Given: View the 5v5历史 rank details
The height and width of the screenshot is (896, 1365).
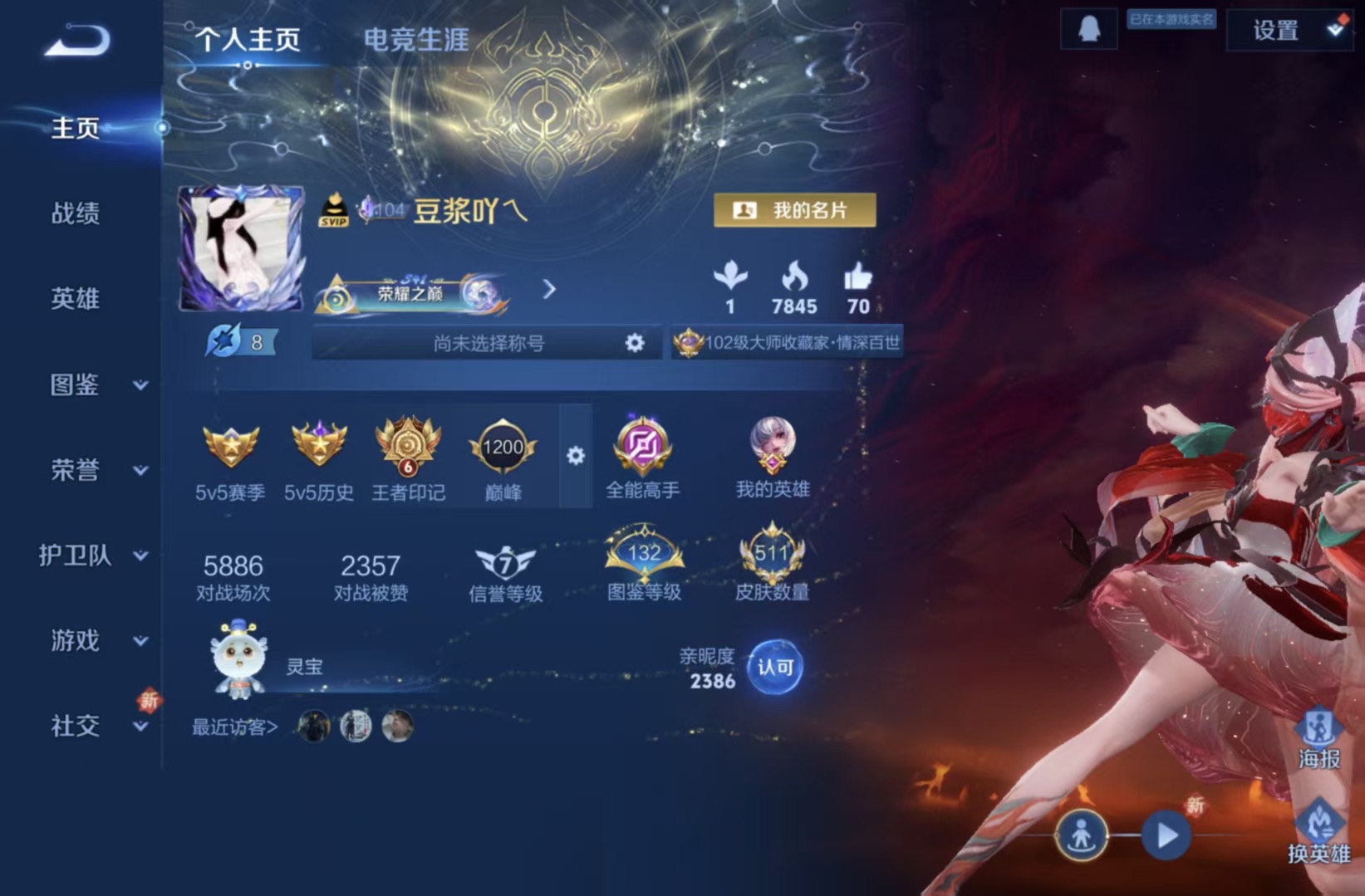Looking at the screenshot, I should point(320,453).
